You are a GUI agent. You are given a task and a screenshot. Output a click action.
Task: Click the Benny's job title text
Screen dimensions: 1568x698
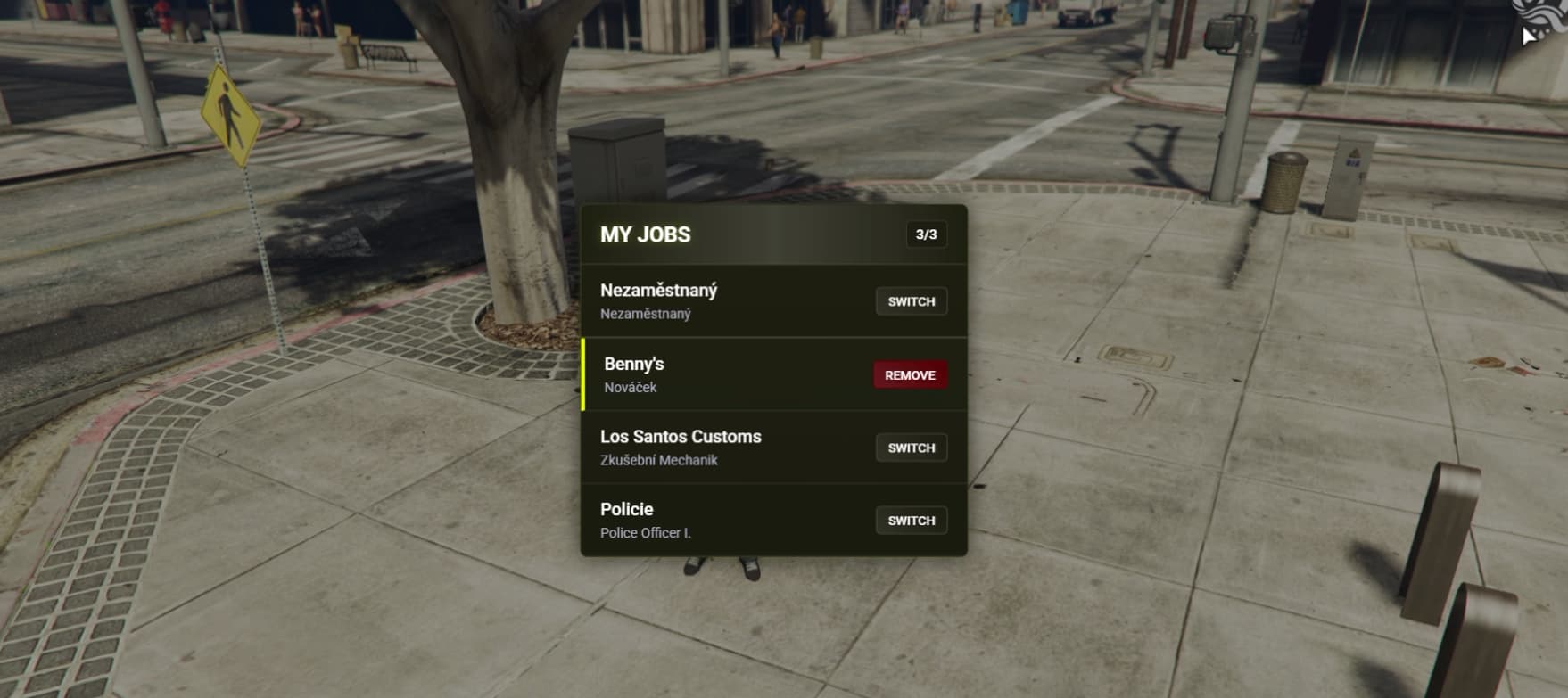pyautogui.click(x=632, y=363)
